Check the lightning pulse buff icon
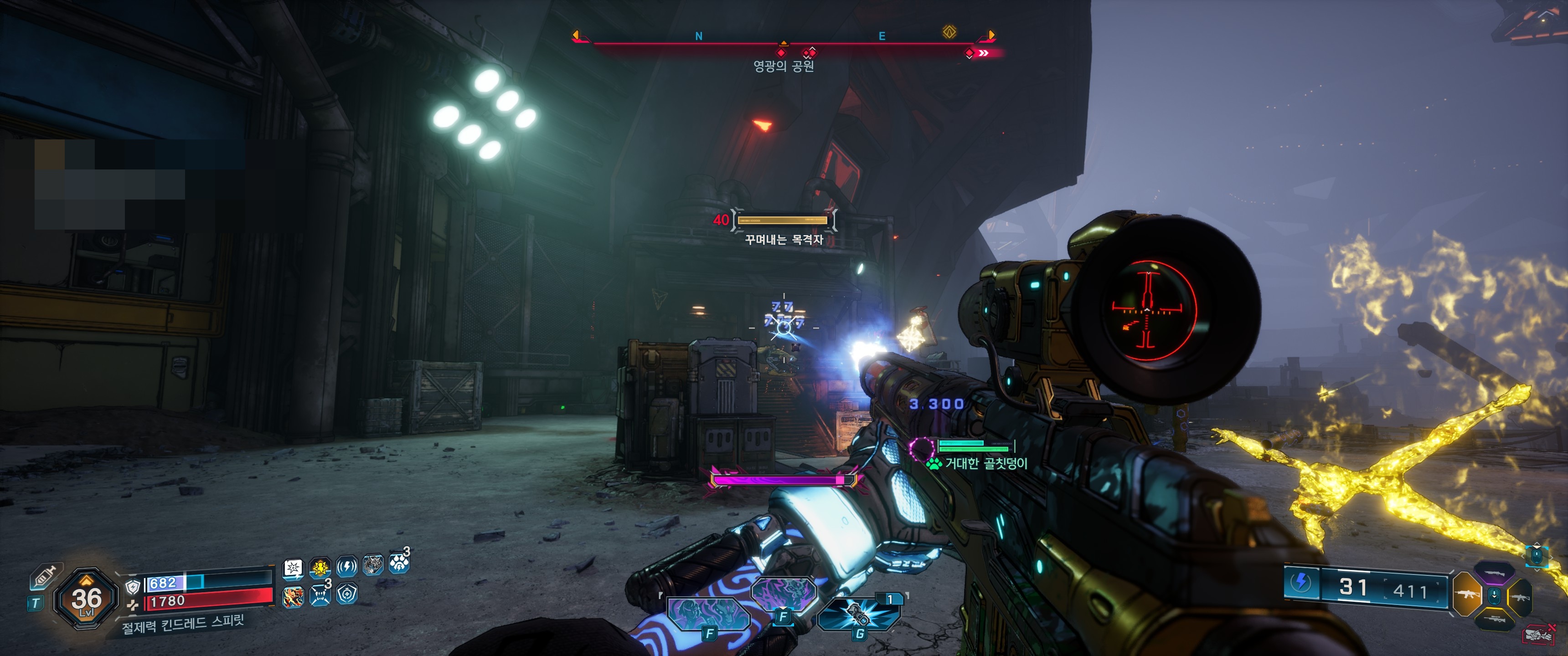 (346, 567)
